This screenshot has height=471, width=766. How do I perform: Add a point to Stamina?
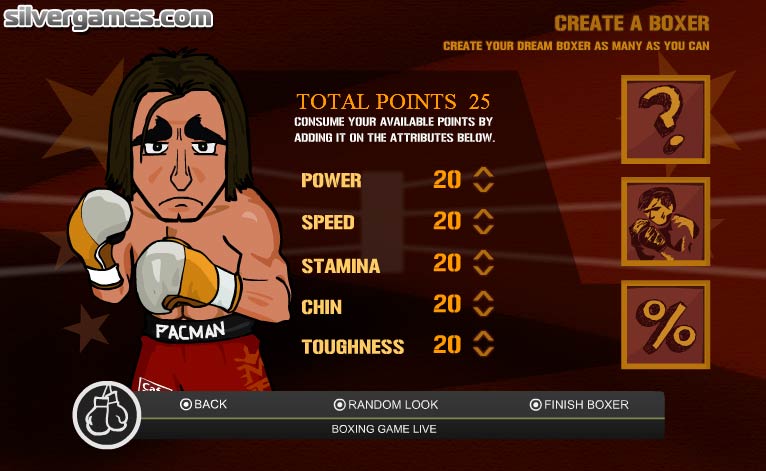[x=484, y=255]
